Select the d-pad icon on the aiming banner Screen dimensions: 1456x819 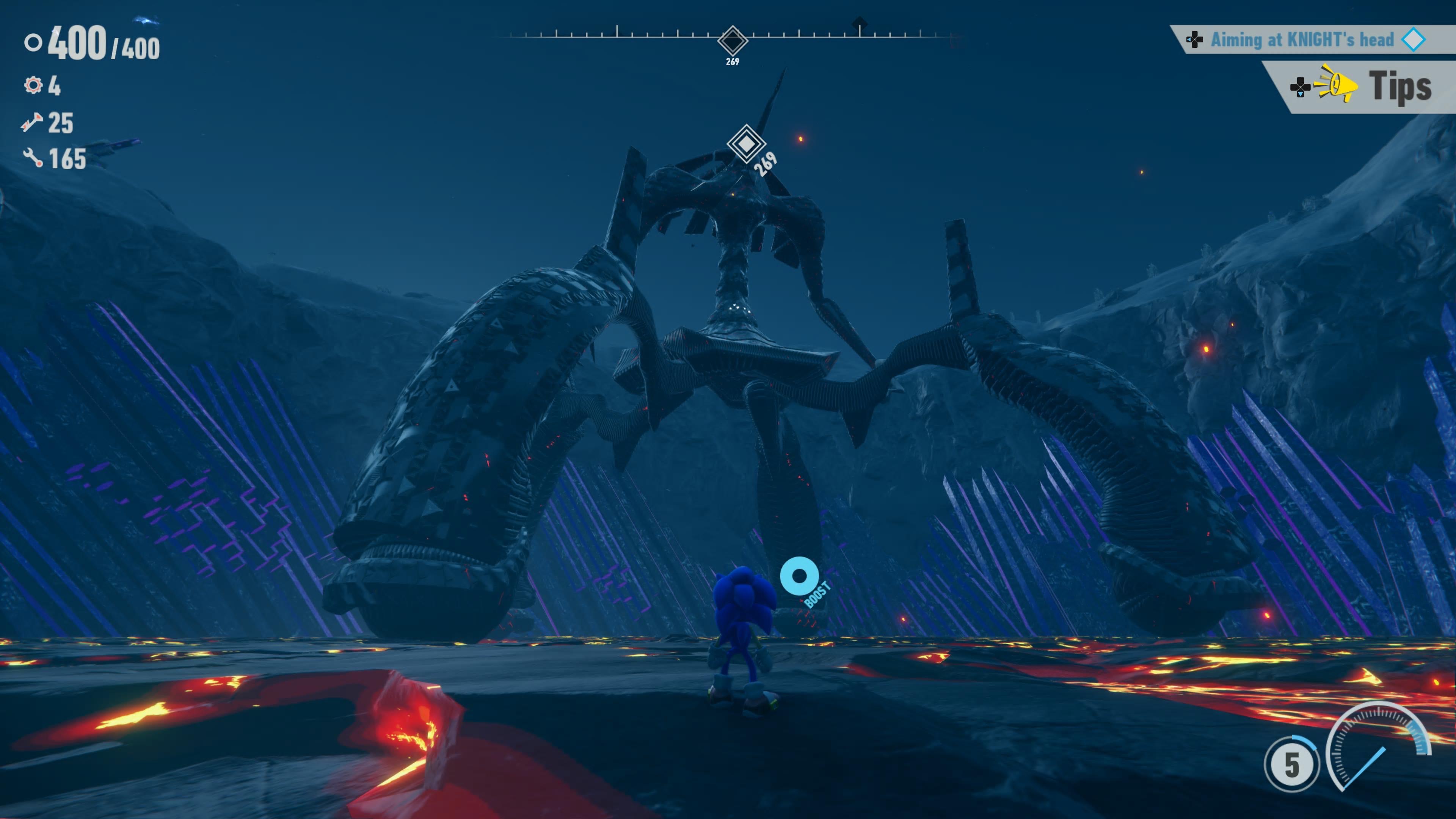point(1196,39)
